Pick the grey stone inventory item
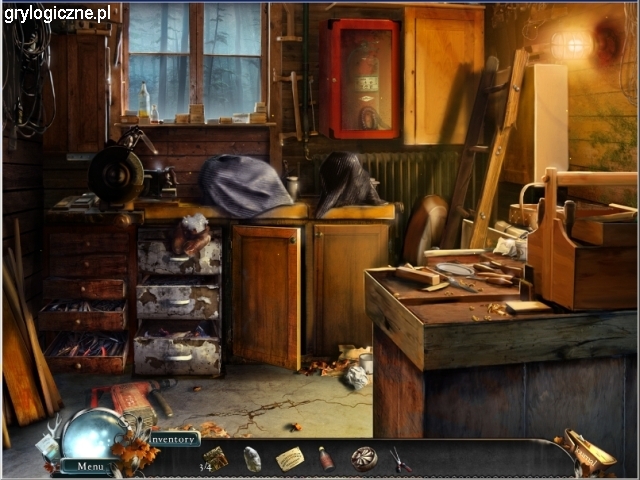Screen dimensions: 640x480 [253, 459]
